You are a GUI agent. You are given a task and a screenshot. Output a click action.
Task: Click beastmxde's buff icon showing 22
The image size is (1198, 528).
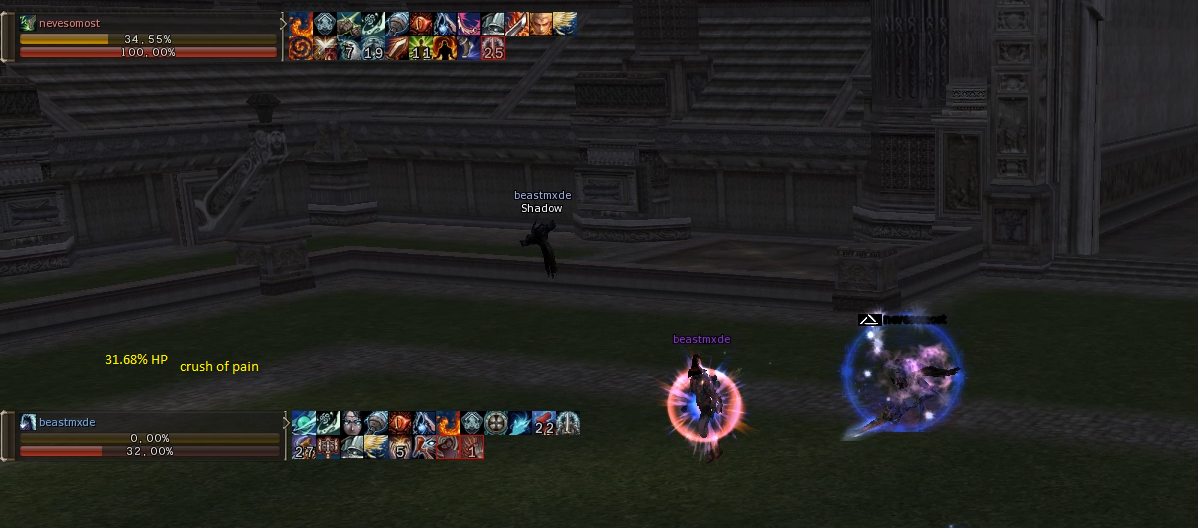tap(544, 423)
